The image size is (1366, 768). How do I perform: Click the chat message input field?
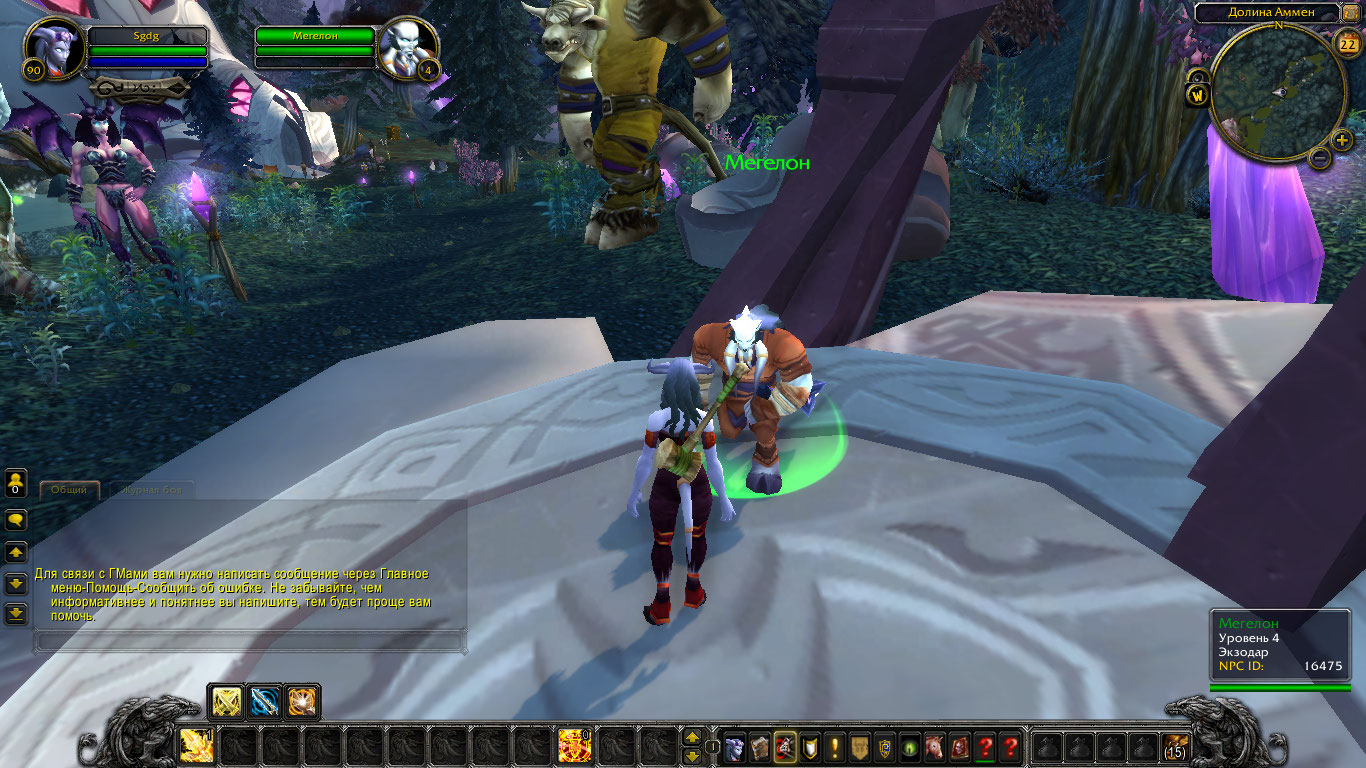click(x=248, y=641)
